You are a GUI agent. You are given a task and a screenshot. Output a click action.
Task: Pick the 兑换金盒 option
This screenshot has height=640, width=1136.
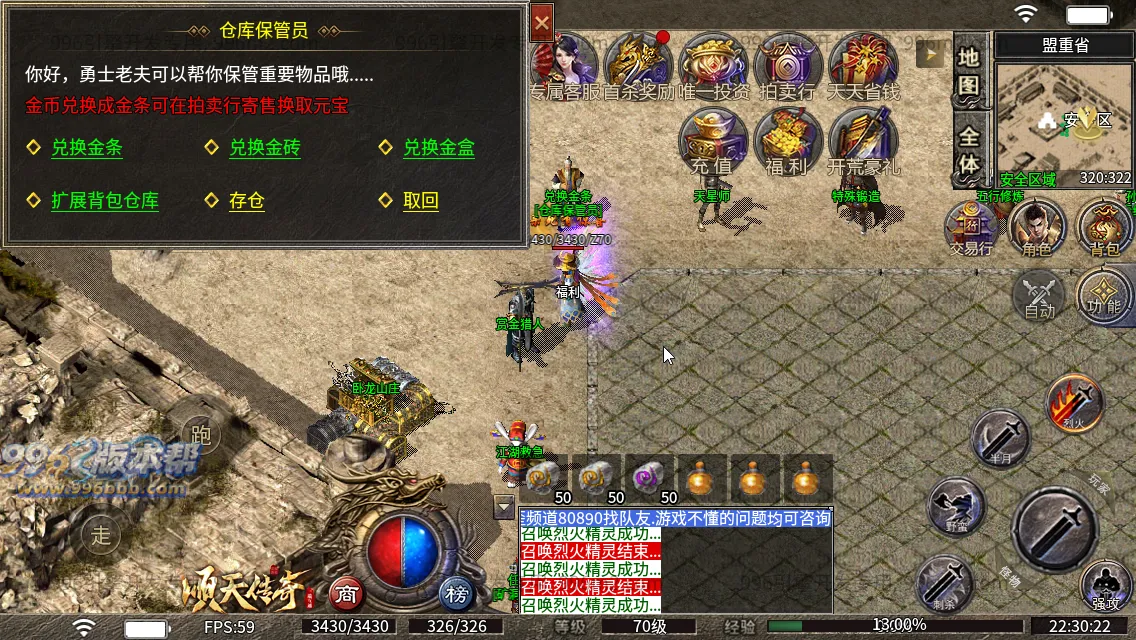coord(438,148)
